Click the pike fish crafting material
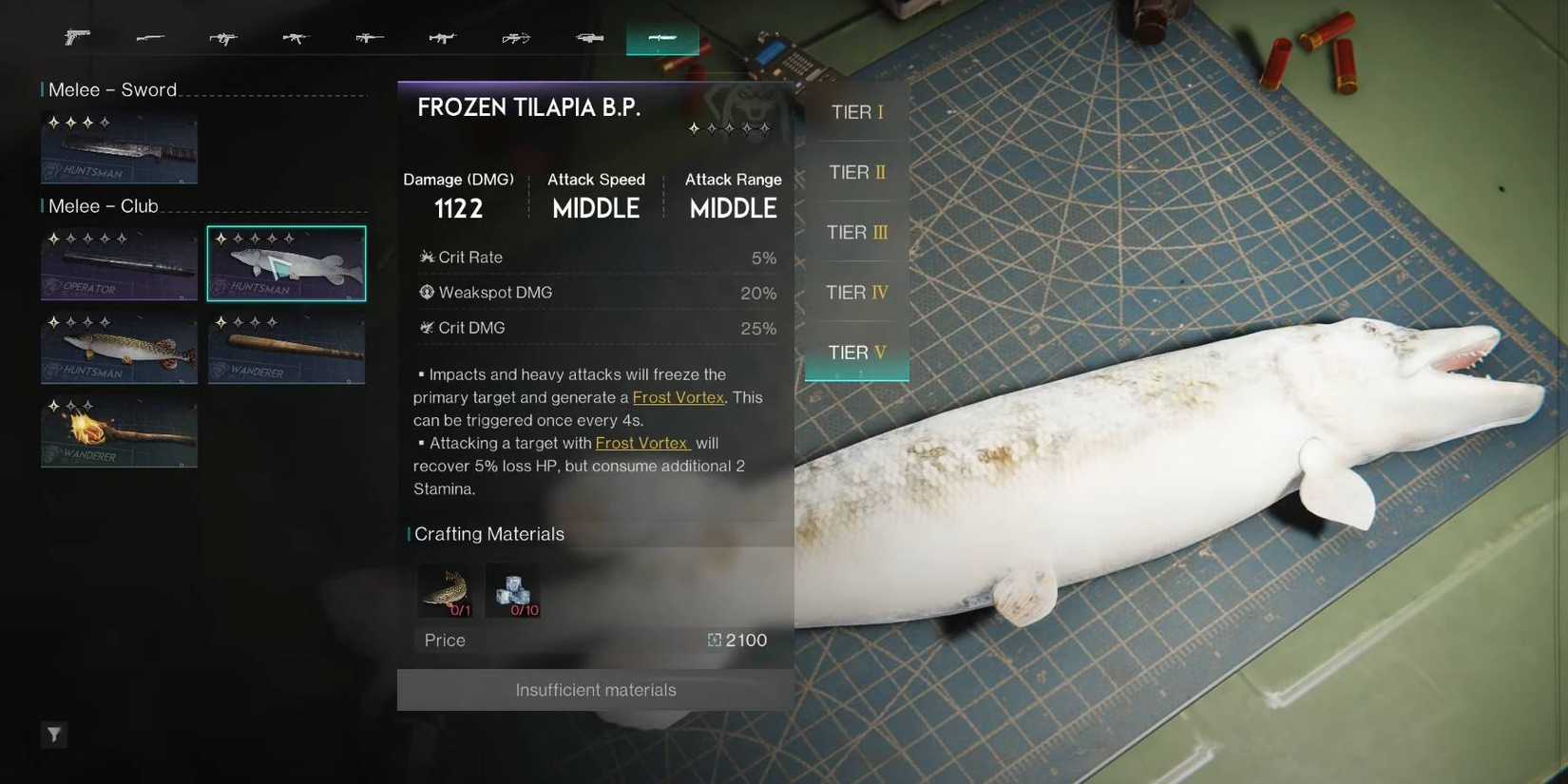The width and height of the screenshot is (1568, 784). (x=445, y=591)
